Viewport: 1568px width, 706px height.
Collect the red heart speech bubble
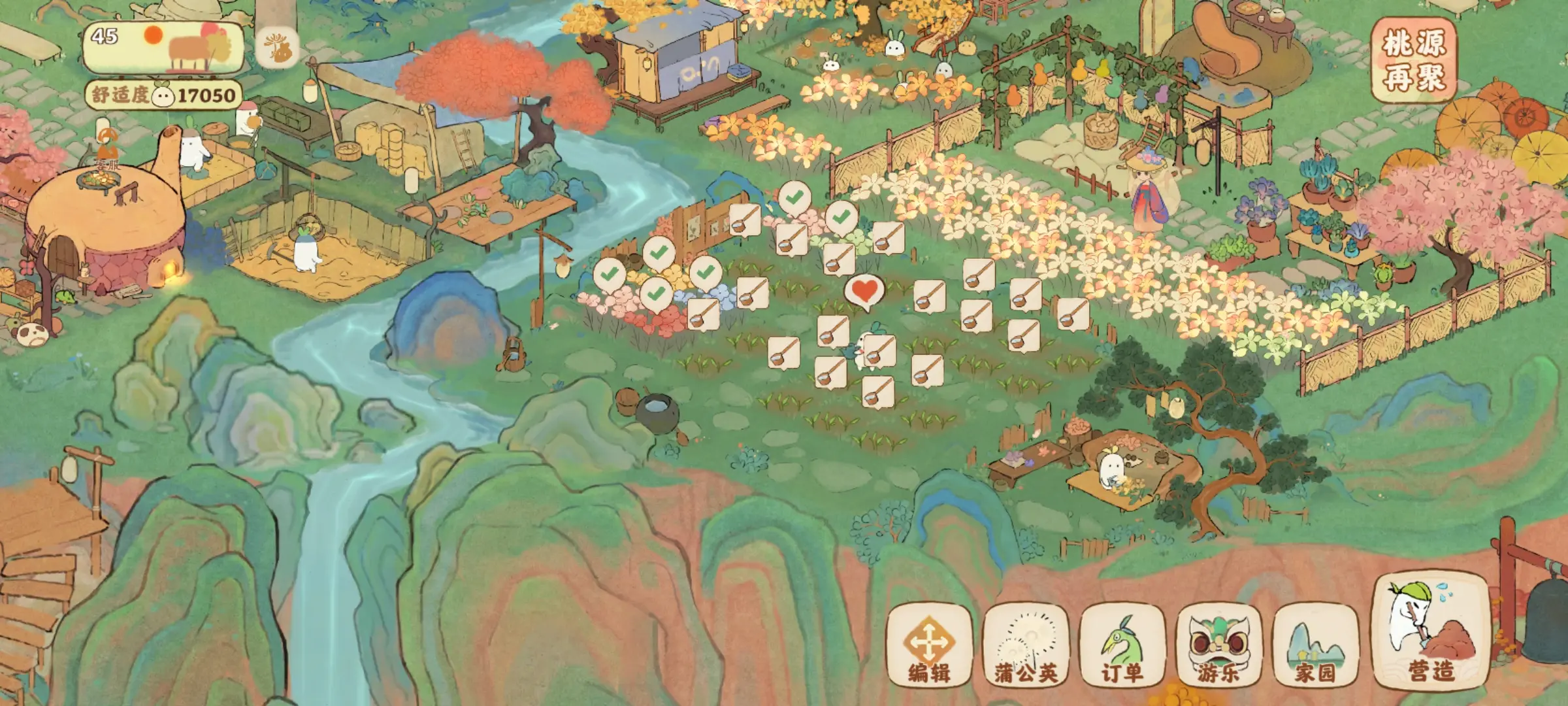click(x=864, y=291)
